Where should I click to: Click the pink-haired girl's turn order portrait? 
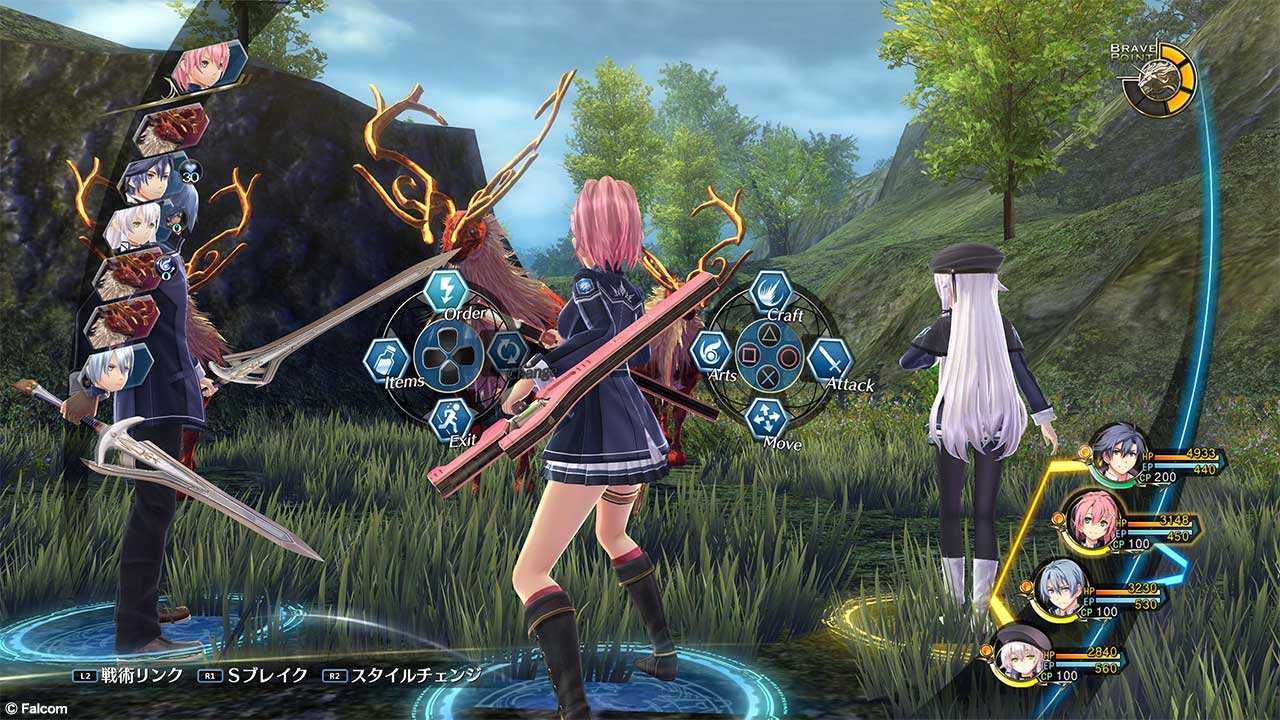click(x=207, y=67)
